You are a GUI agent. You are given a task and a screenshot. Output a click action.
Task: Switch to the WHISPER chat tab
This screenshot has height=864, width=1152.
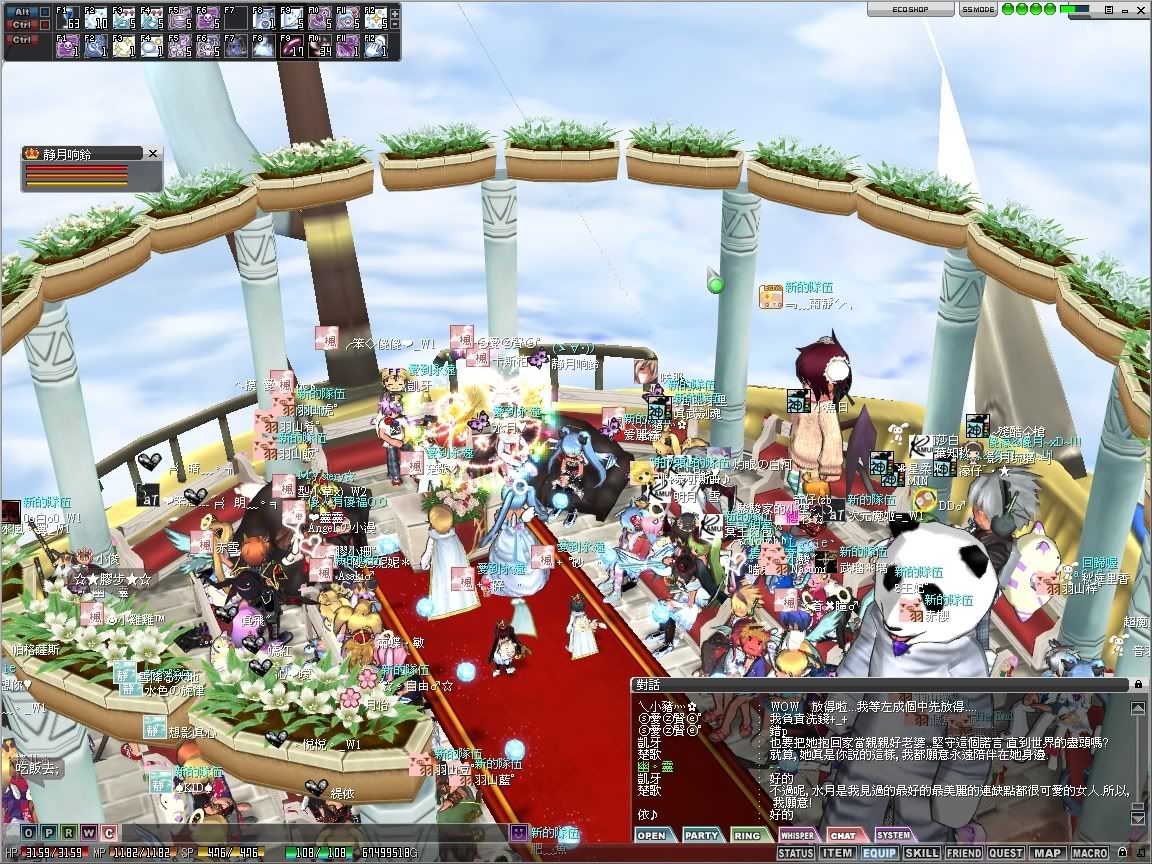point(797,835)
